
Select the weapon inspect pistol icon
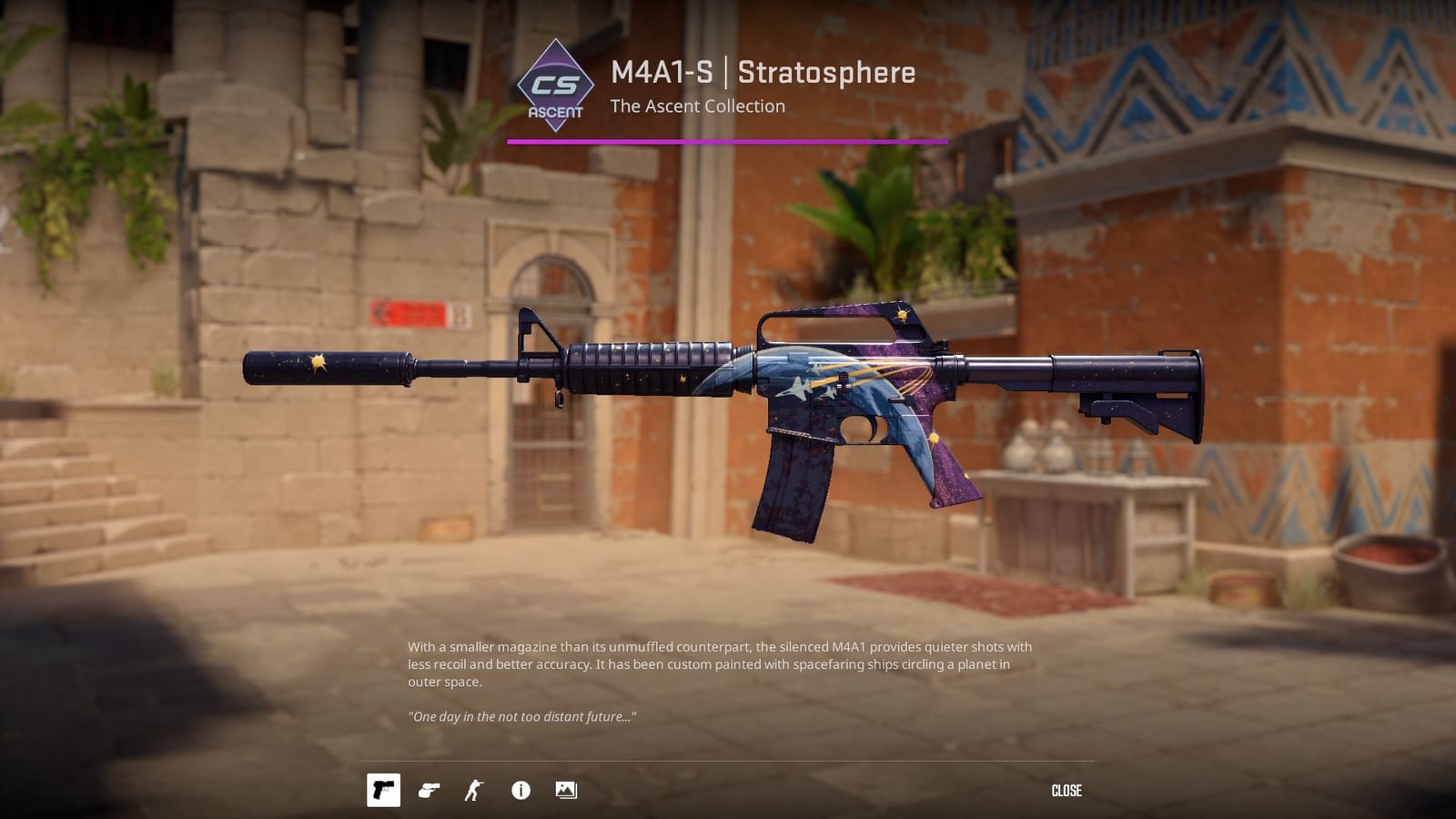(384, 791)
